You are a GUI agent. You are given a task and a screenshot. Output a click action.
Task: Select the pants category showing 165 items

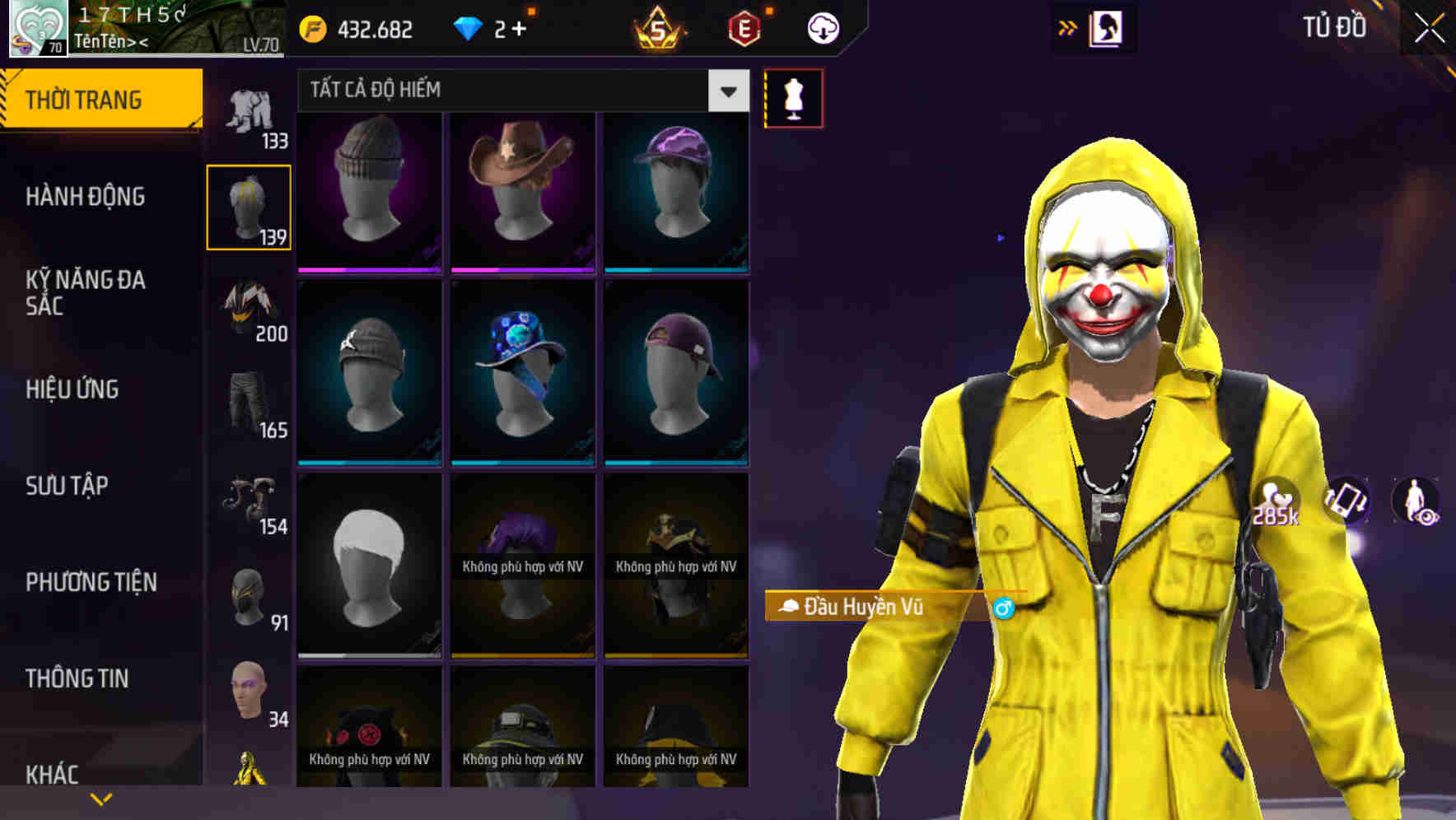(249, 398)
